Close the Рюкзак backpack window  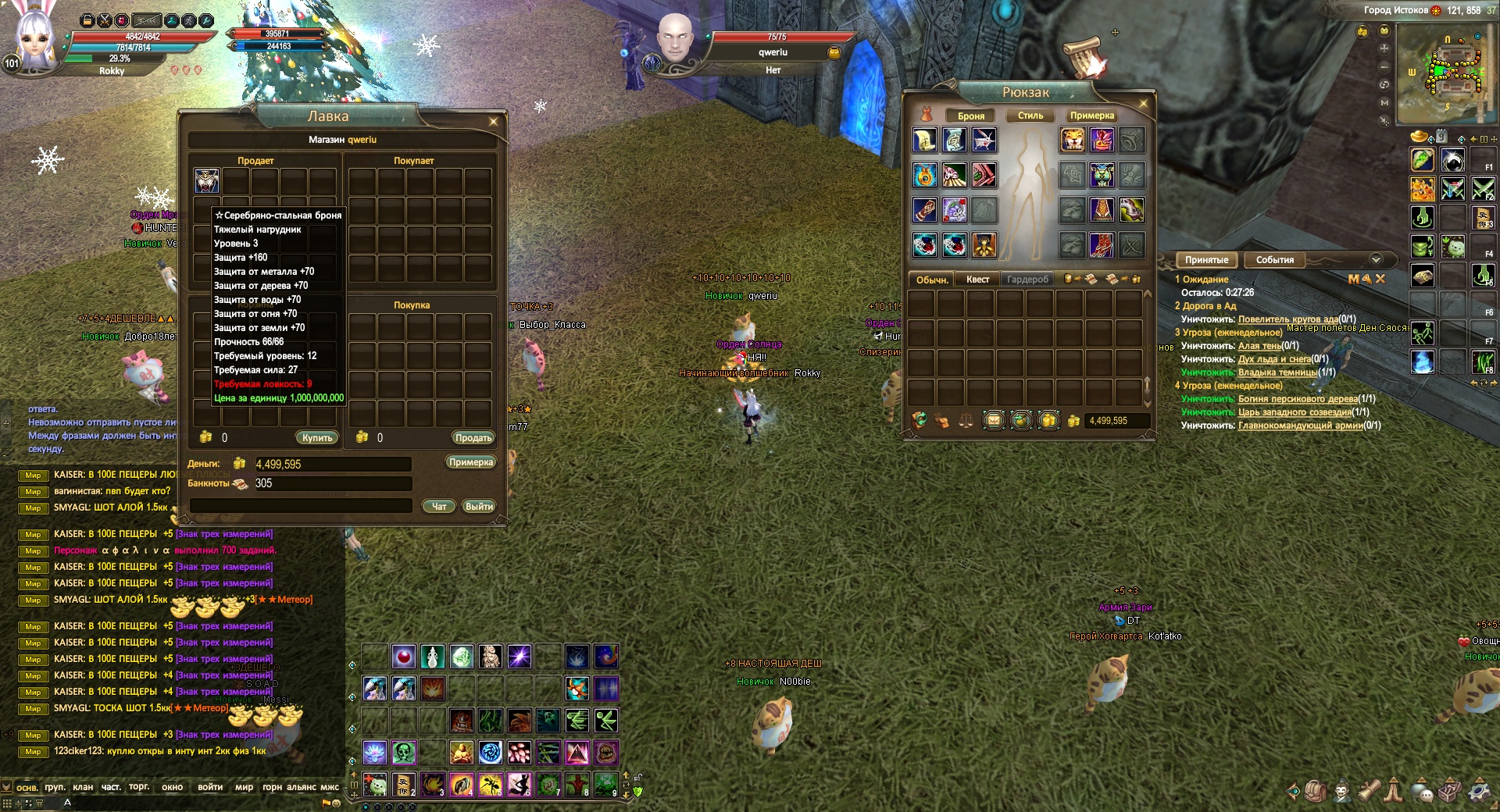pos(1144,103)
